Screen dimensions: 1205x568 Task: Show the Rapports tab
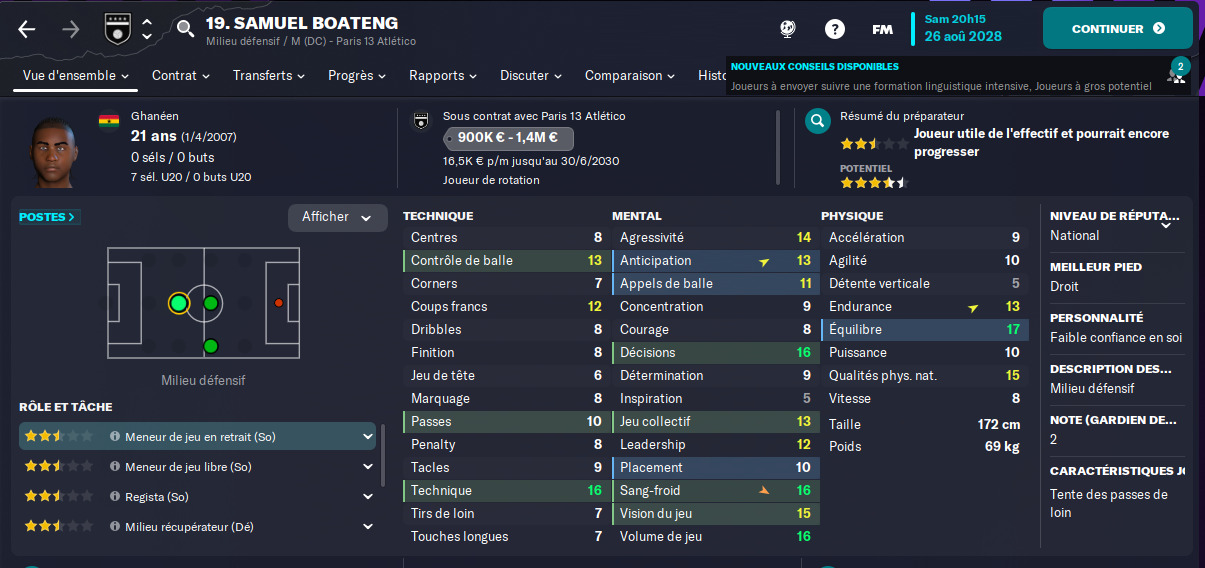pos(442,76)
